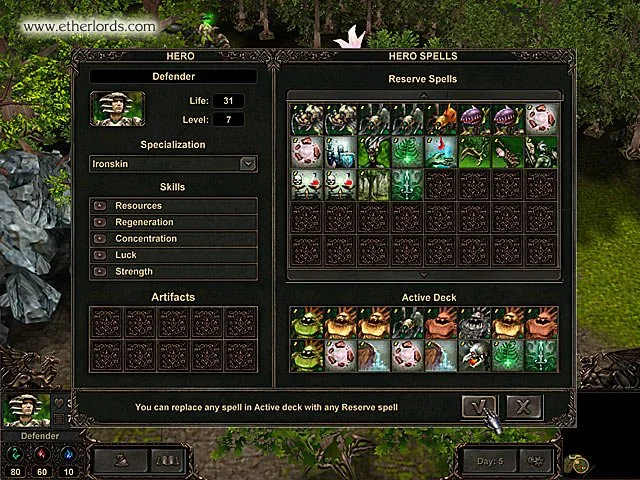Cancel with the X button

523,405
